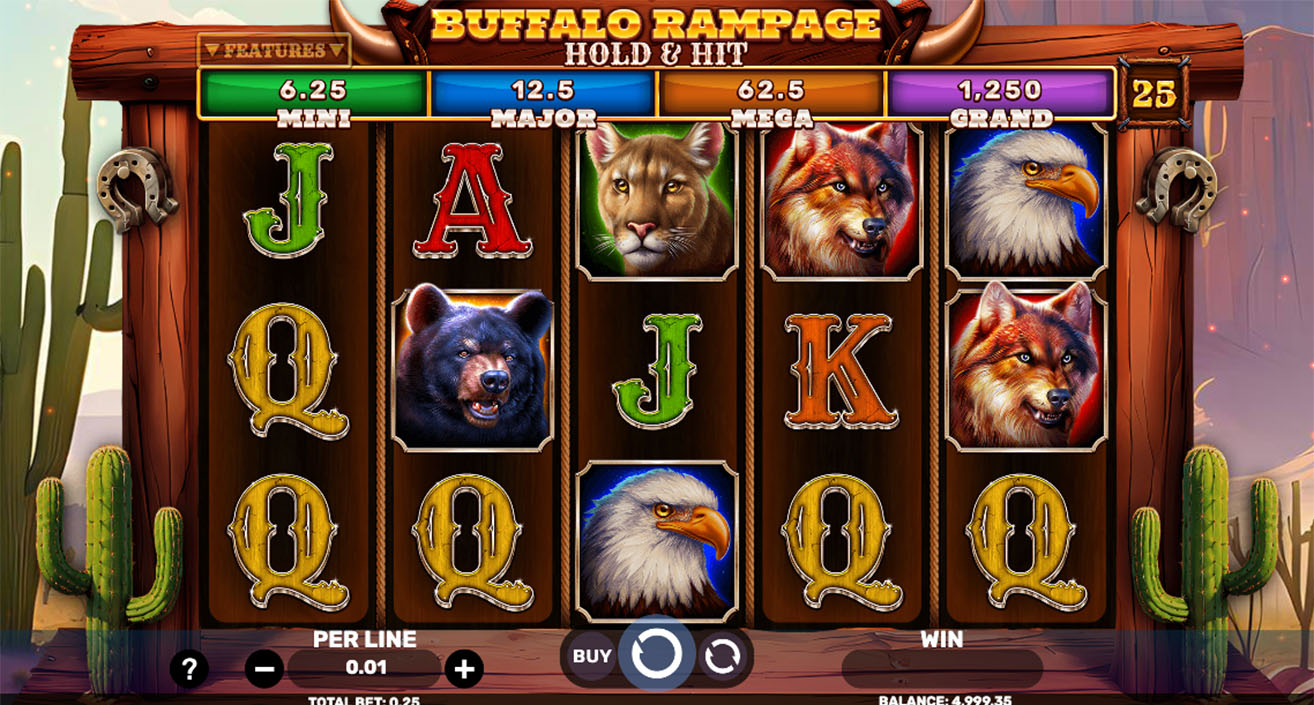Increase the per line bet
Image resolution: width=1314 pixels, height=705 pixels.
coord(463,669)
